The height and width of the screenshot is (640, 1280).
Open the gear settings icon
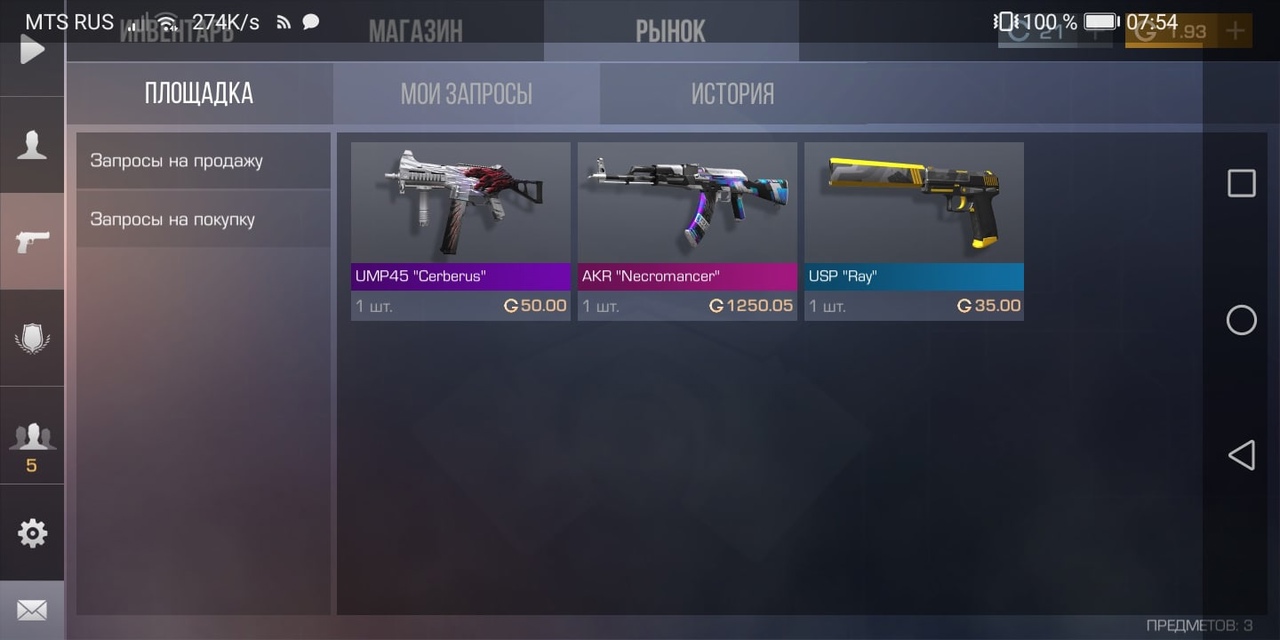(32, 533)
